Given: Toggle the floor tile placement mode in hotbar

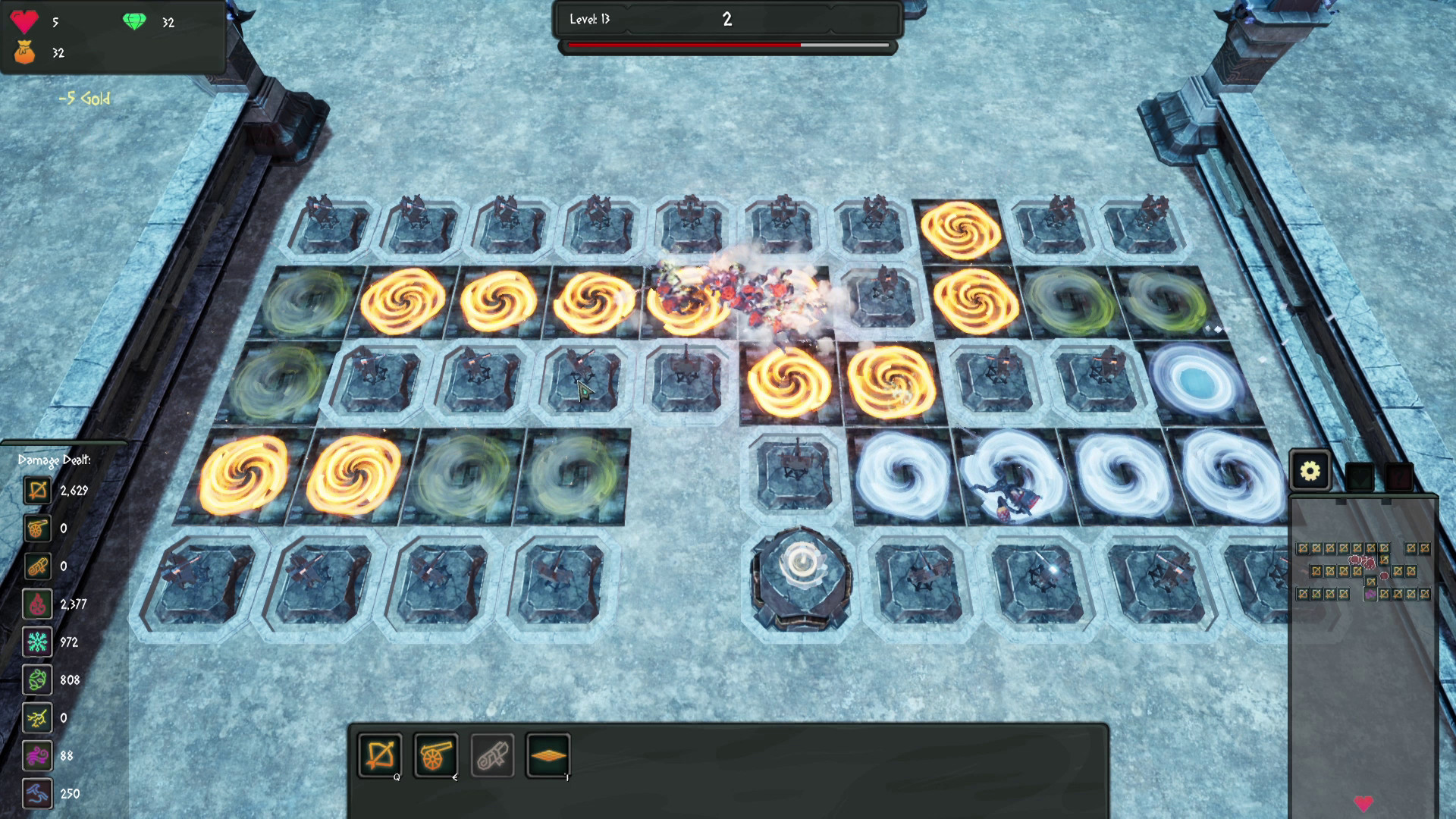Looking at the screenshot, I should [x=548, y=756].
